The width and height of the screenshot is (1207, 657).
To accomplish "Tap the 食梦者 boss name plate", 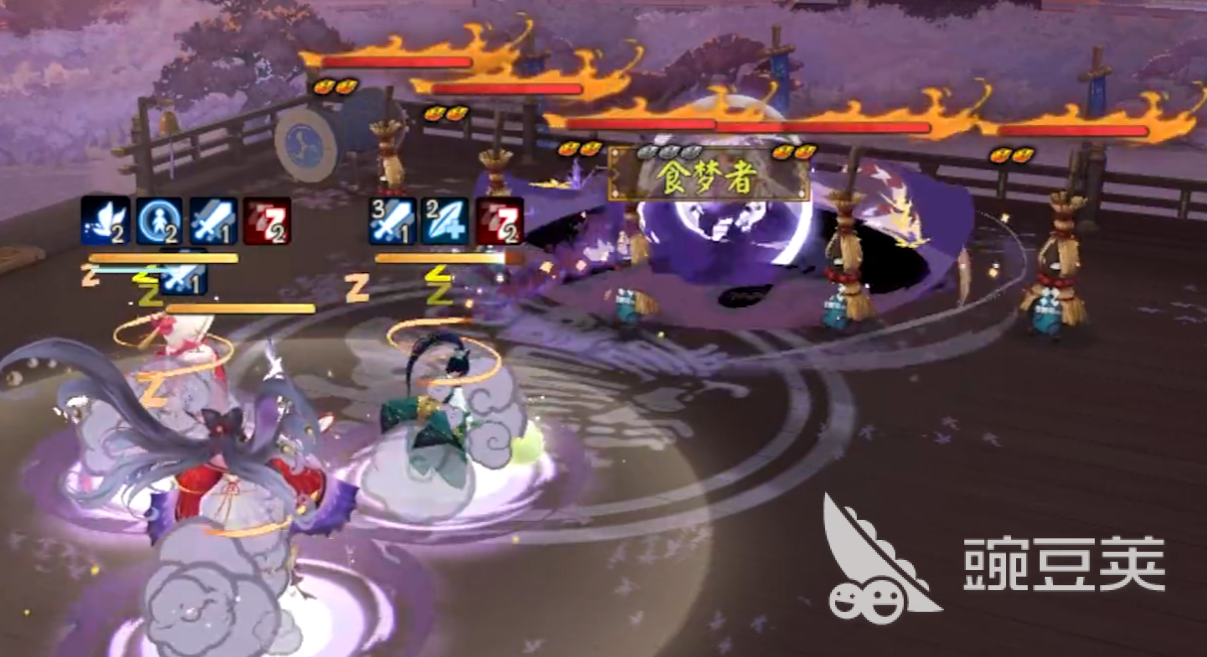I will pyautogui.click(x=709, y=174).
